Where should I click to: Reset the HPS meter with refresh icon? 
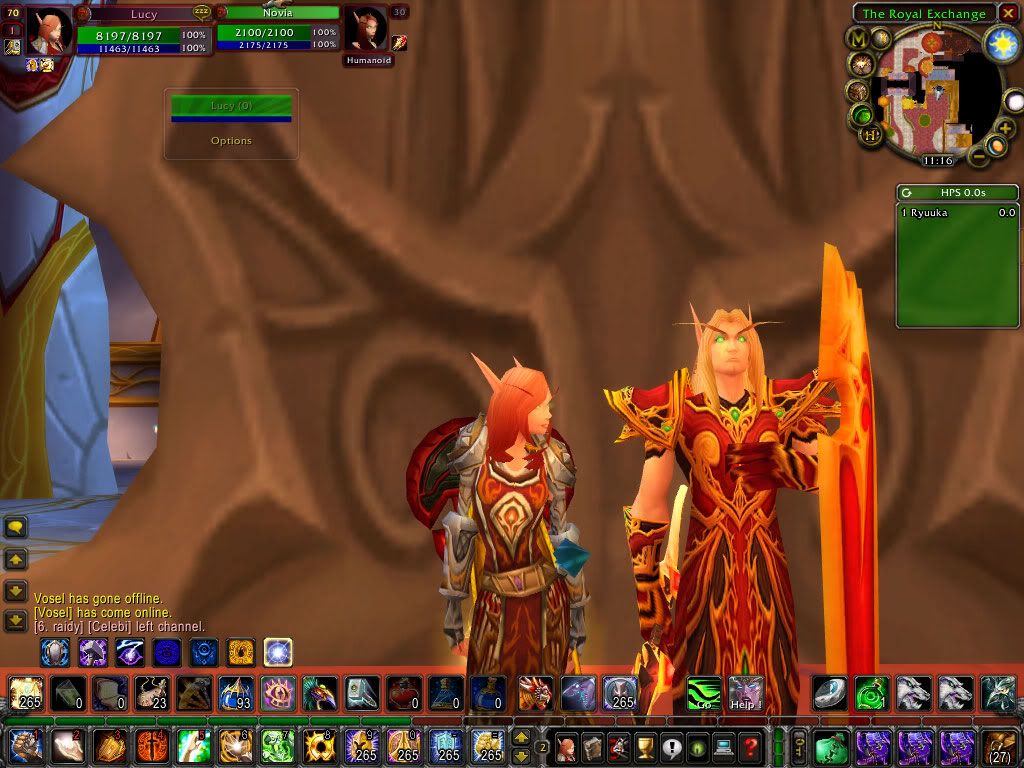pos(906,193)
